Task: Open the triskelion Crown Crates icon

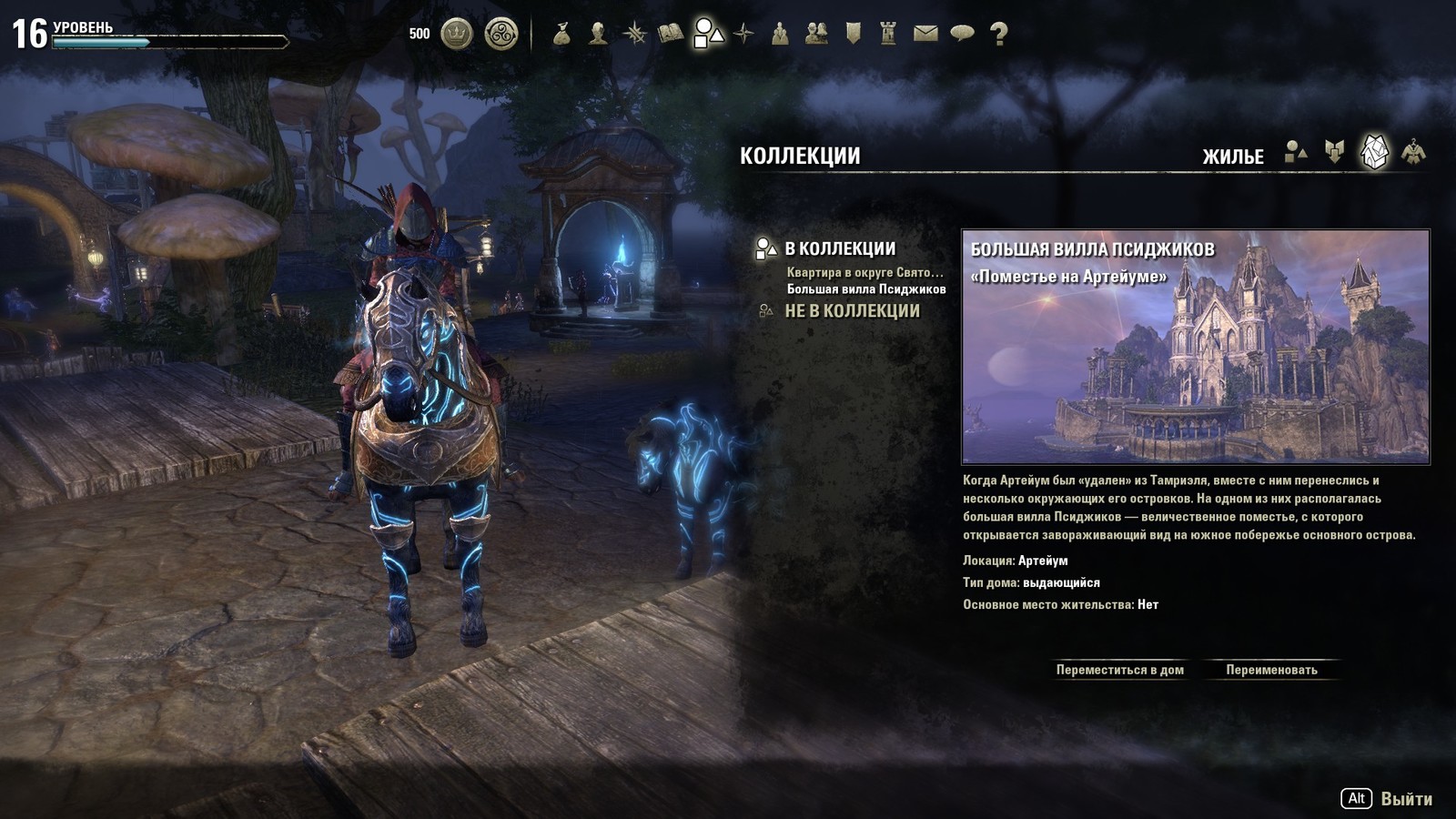Action: click(x=500, y=35)
